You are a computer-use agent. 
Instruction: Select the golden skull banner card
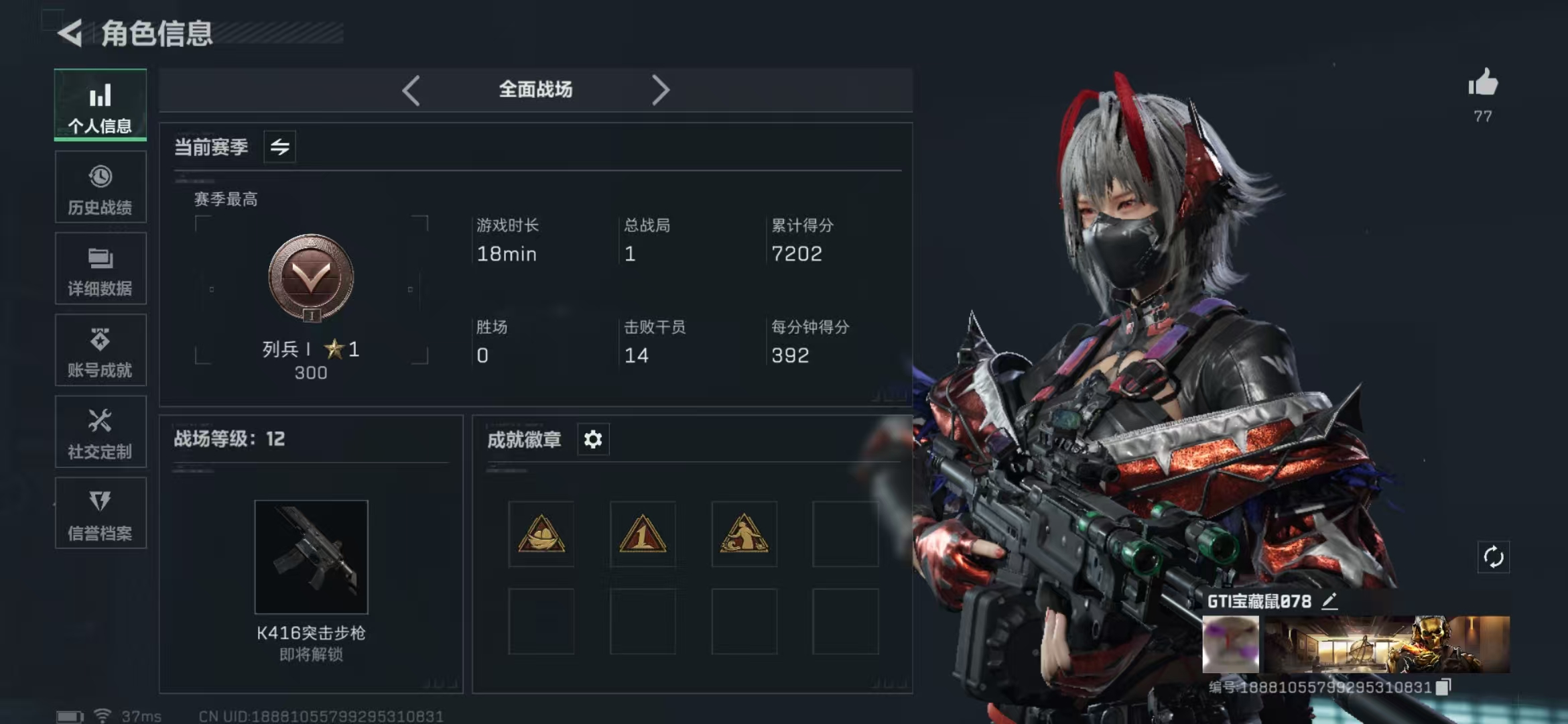click(x=1386, y=644)
